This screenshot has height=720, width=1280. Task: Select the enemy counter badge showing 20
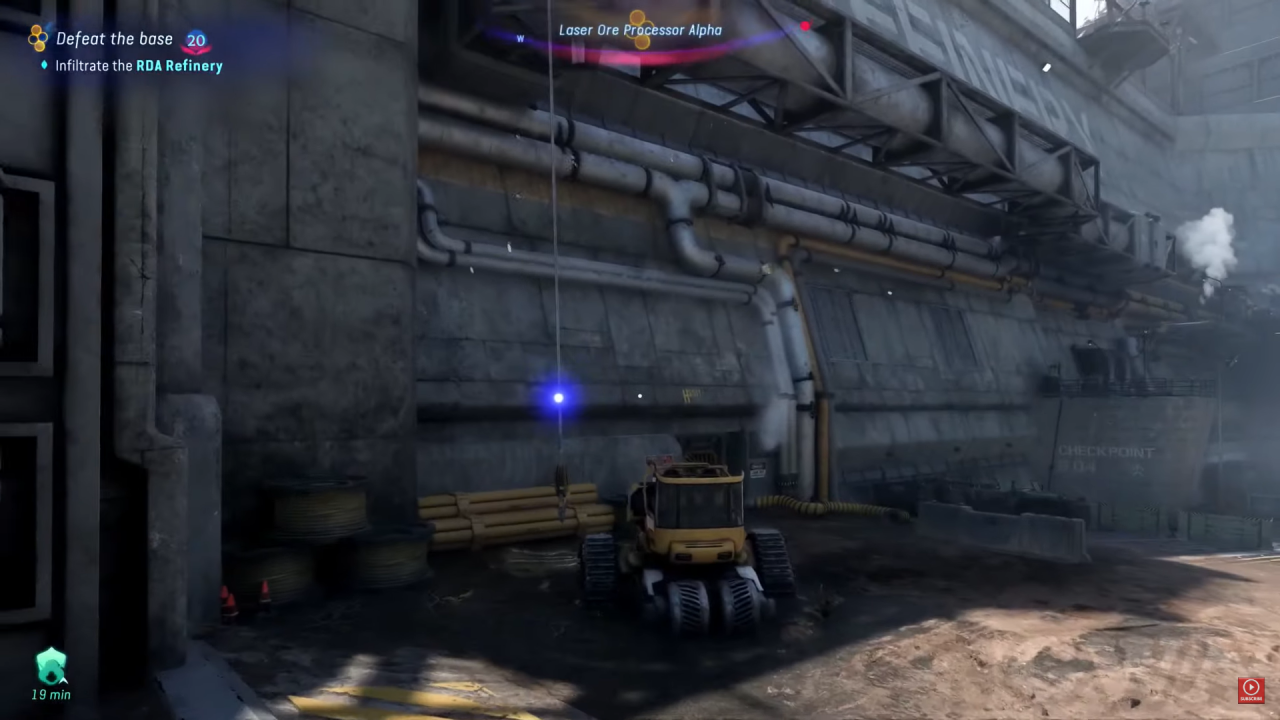pos(196,39)
